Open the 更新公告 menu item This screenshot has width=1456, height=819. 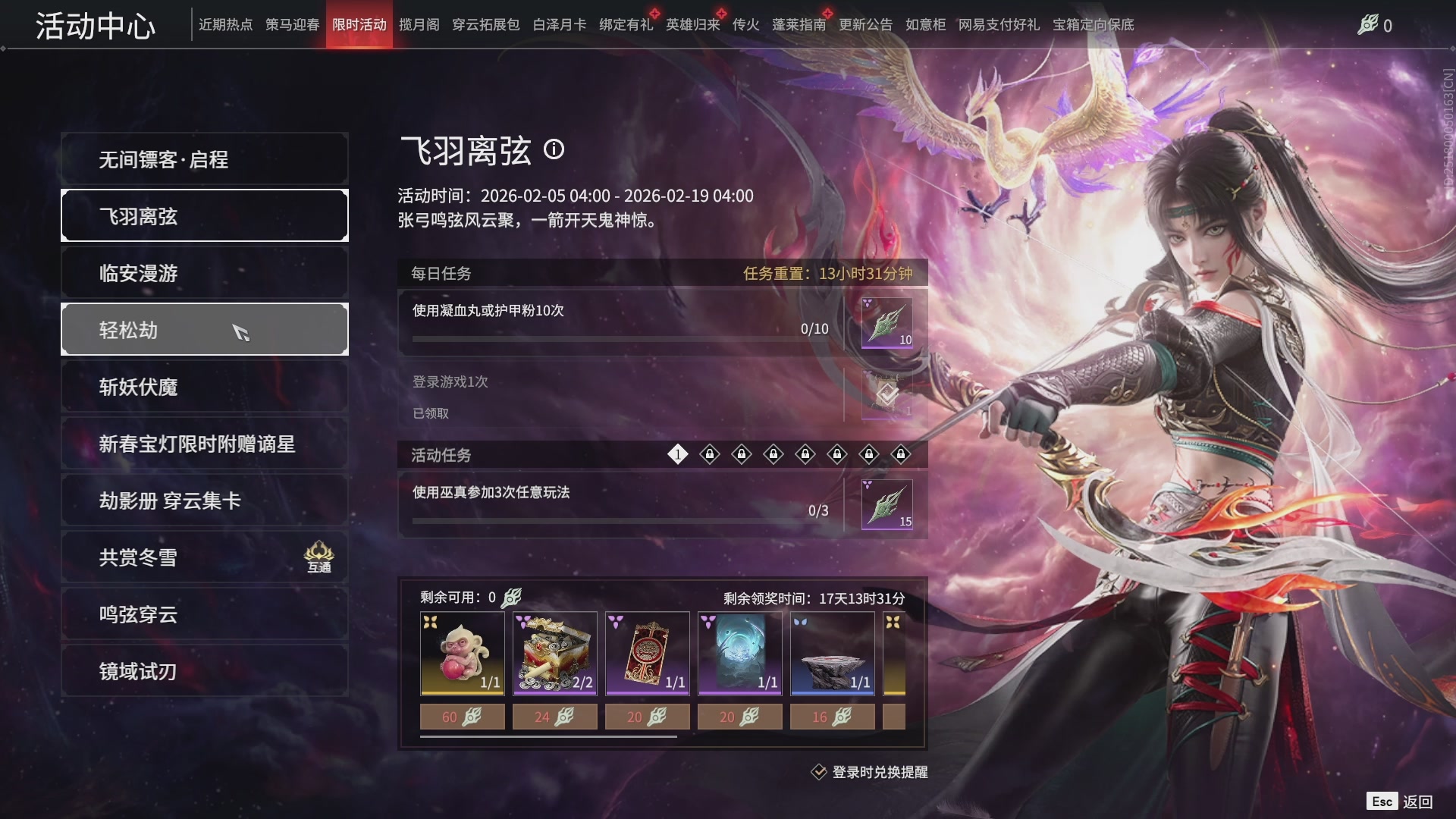click(x=867, y=24)
